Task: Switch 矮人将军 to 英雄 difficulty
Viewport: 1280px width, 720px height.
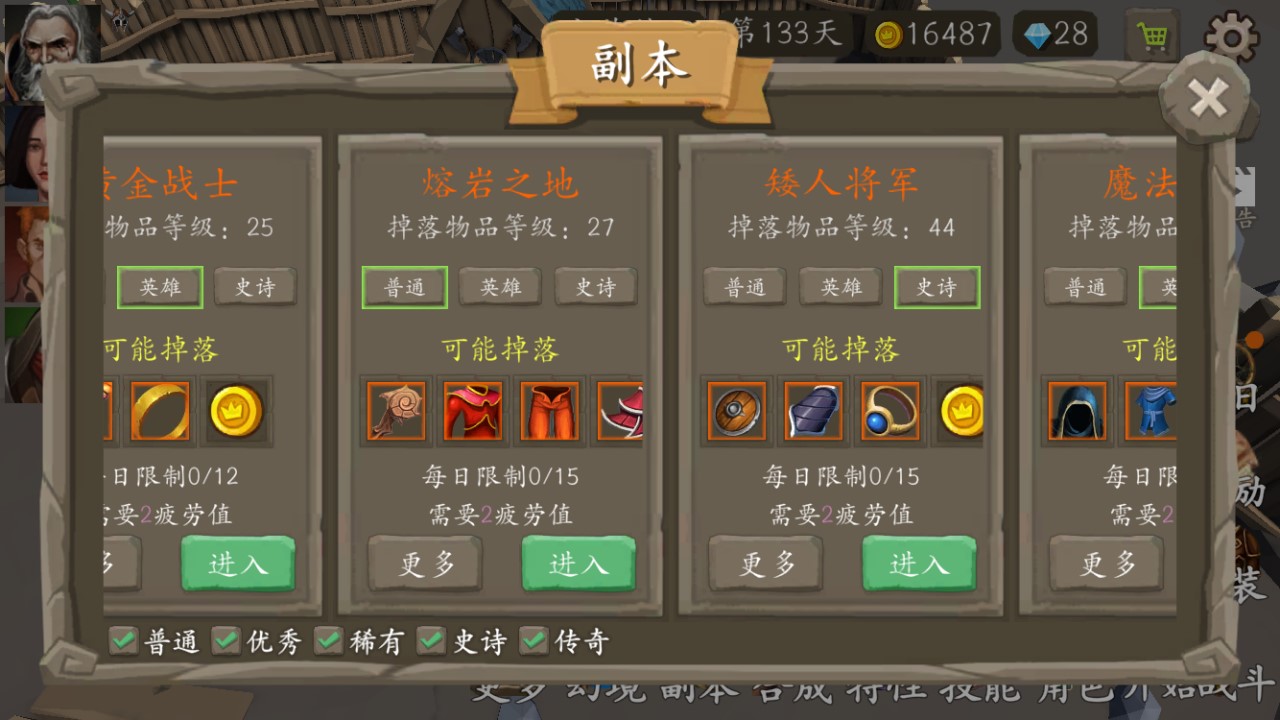Action: click(840, 287)
